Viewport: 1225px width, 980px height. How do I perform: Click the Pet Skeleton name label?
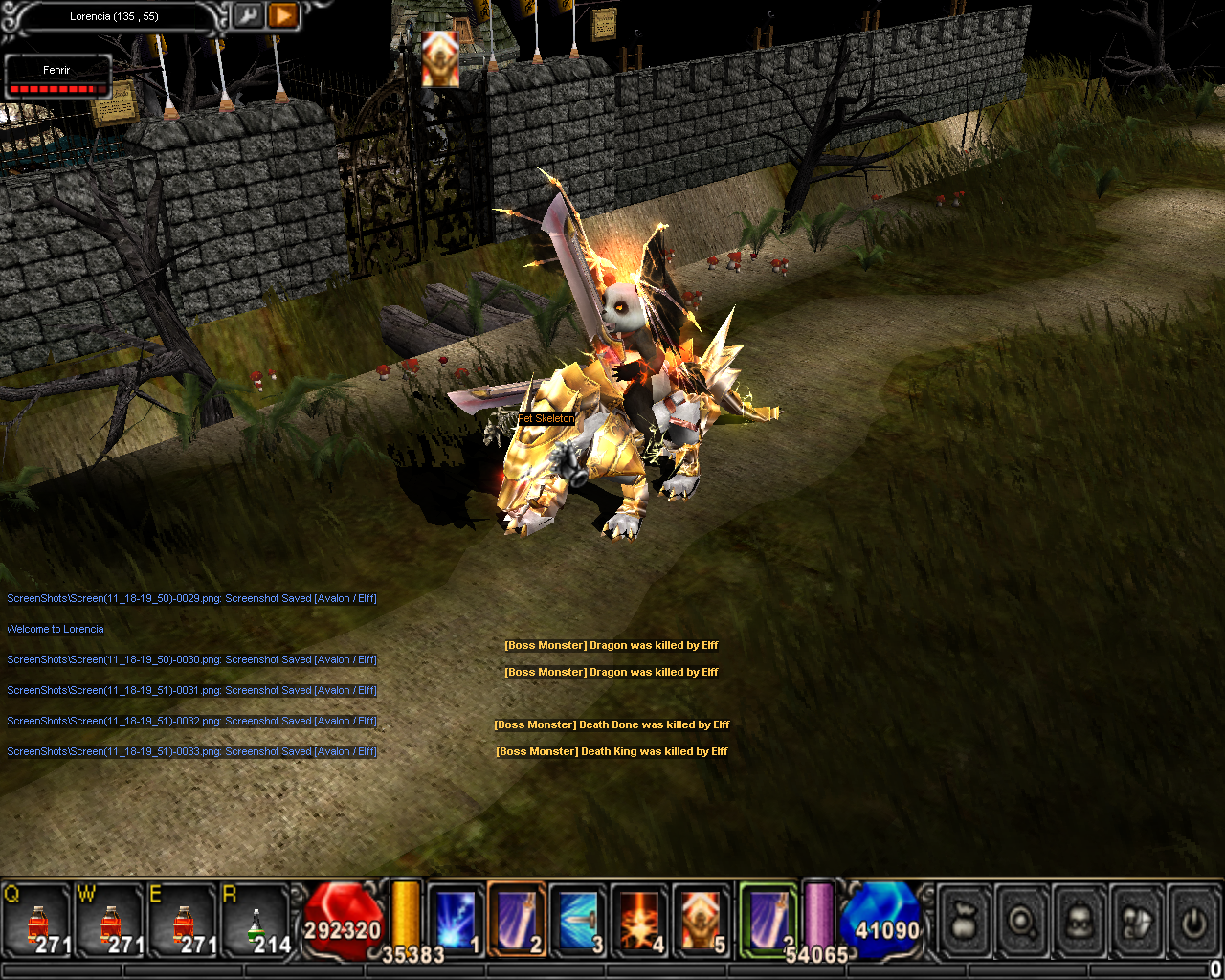point(546,419)
